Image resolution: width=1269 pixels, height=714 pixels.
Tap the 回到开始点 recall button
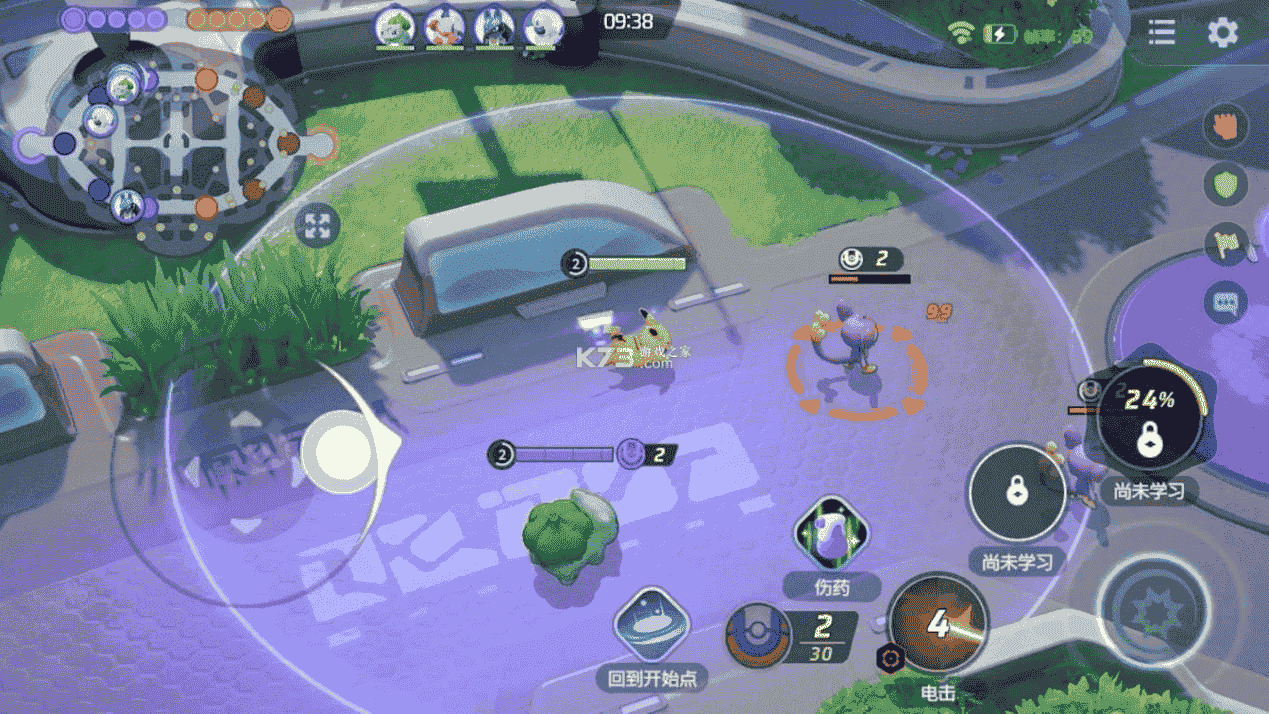(x=652, y=625)
